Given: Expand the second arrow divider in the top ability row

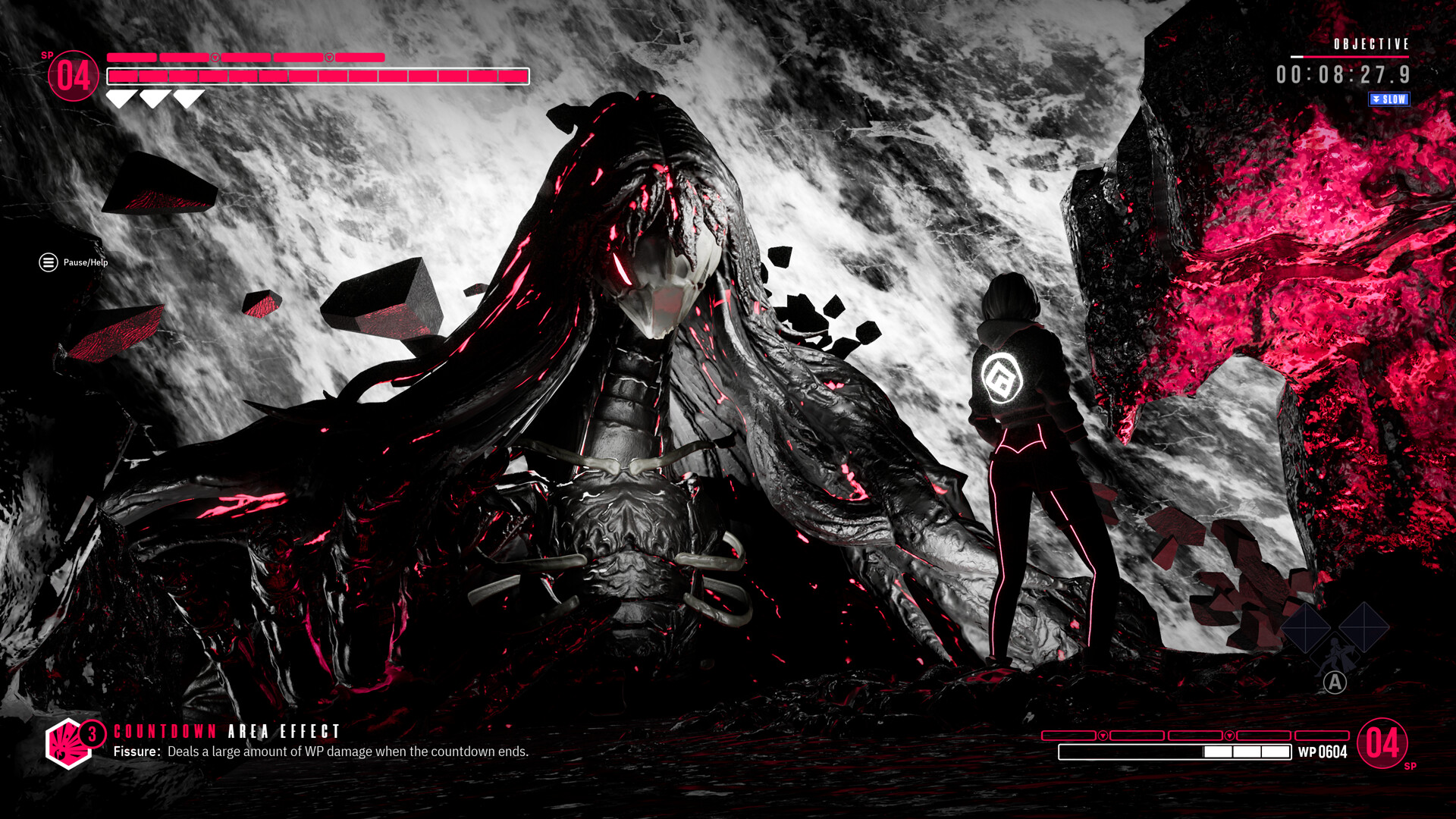Looking at the screenshot, I should tap(329, 57).
